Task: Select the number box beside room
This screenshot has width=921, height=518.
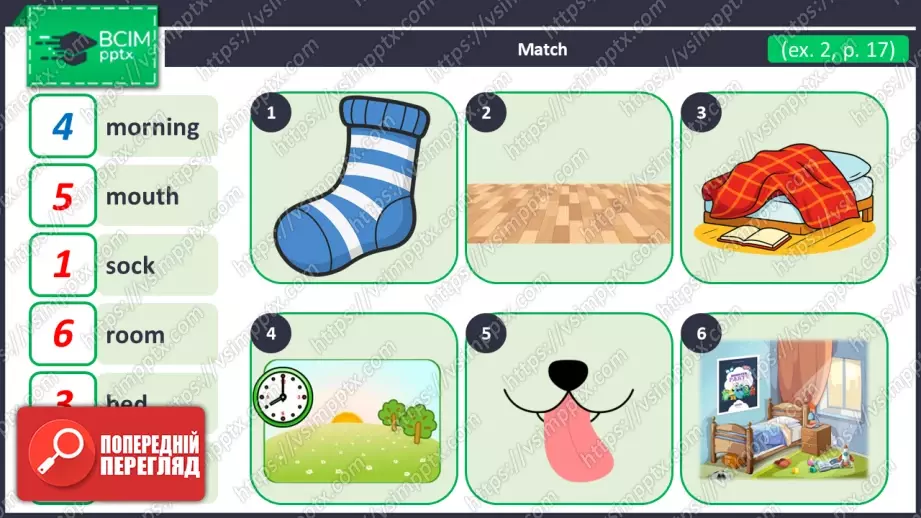Action: 63,334
